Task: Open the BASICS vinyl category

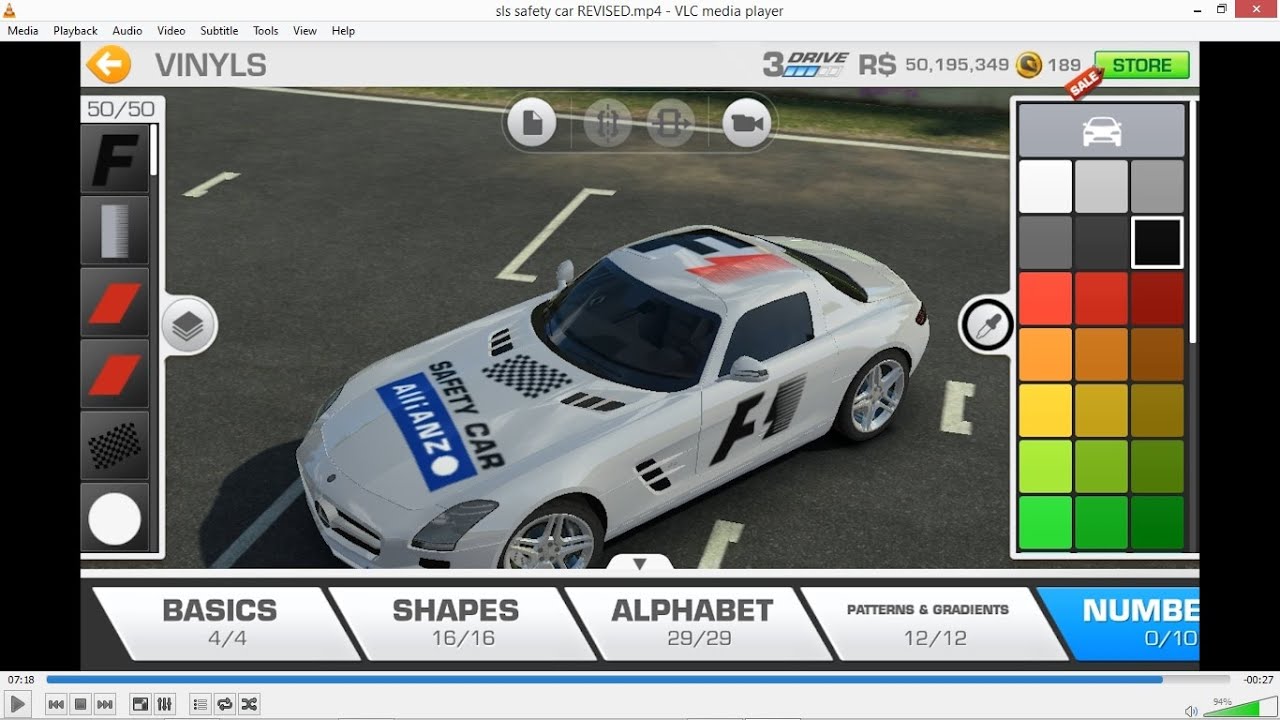Action: [220, 623]
